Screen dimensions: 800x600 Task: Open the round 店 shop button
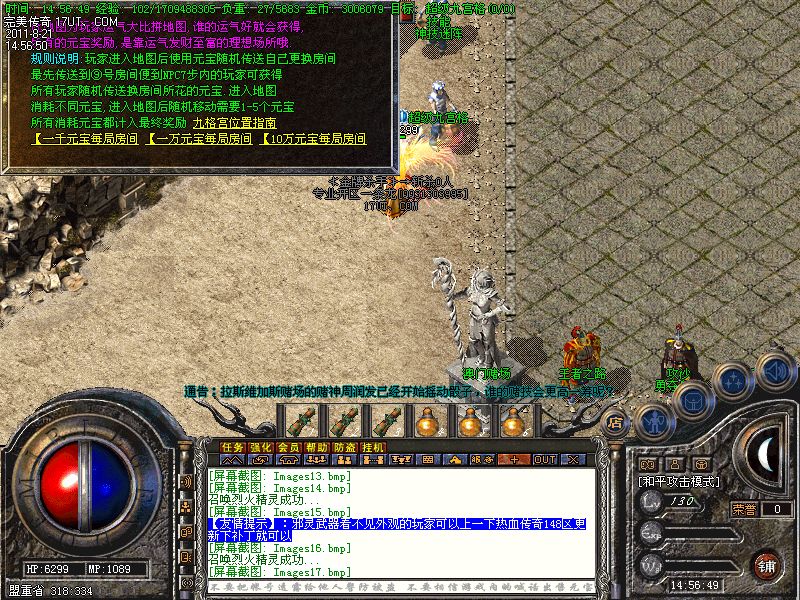pos(616,421)
